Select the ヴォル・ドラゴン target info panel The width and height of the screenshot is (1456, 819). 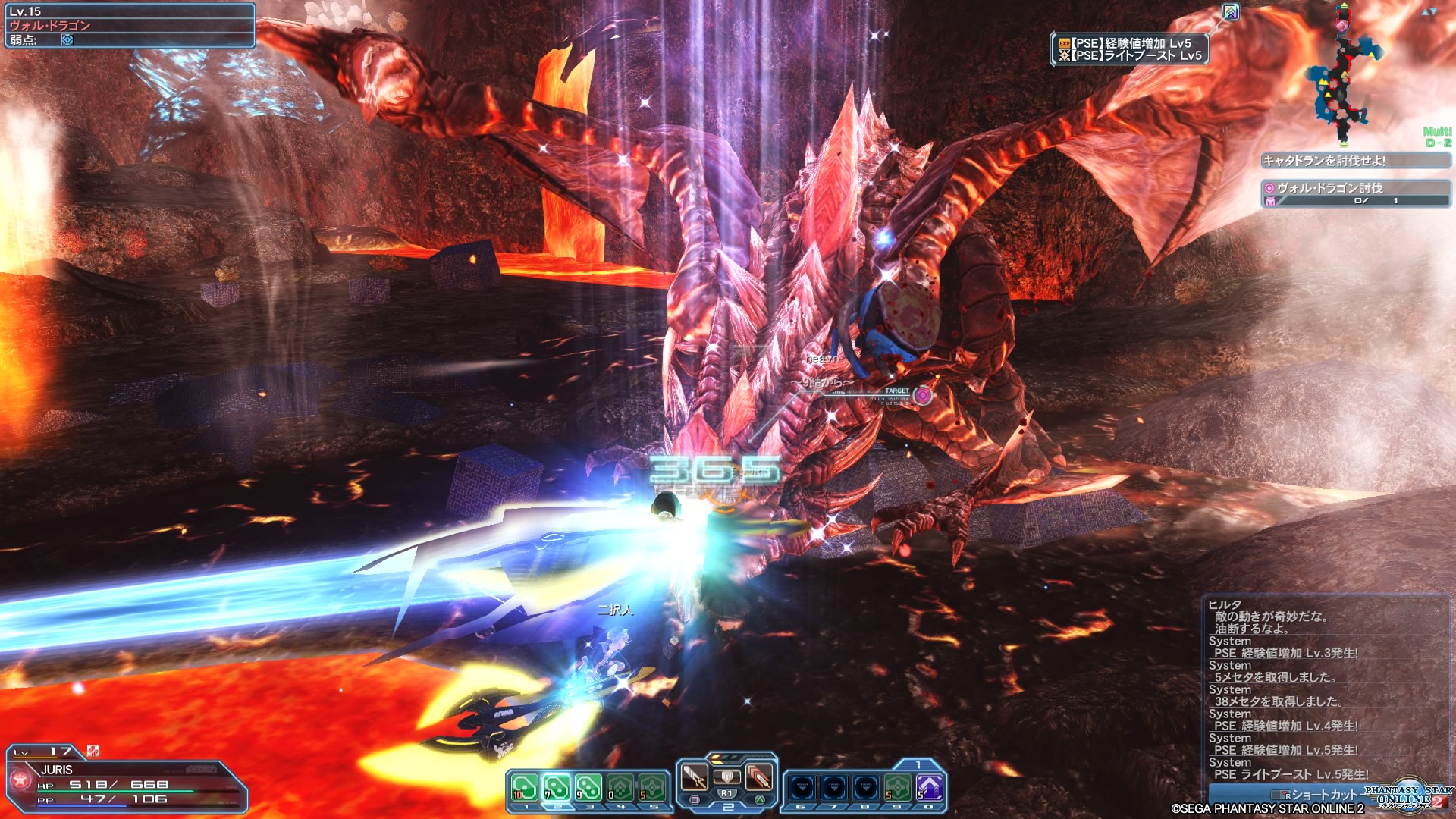pos(130,25)
